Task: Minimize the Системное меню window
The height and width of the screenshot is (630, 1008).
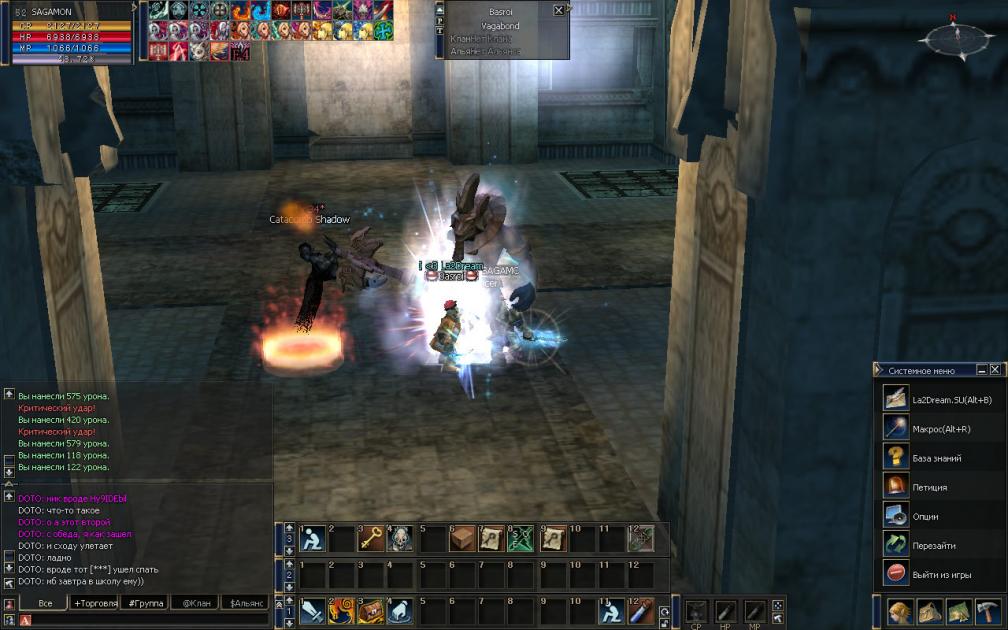Action: 982,370
